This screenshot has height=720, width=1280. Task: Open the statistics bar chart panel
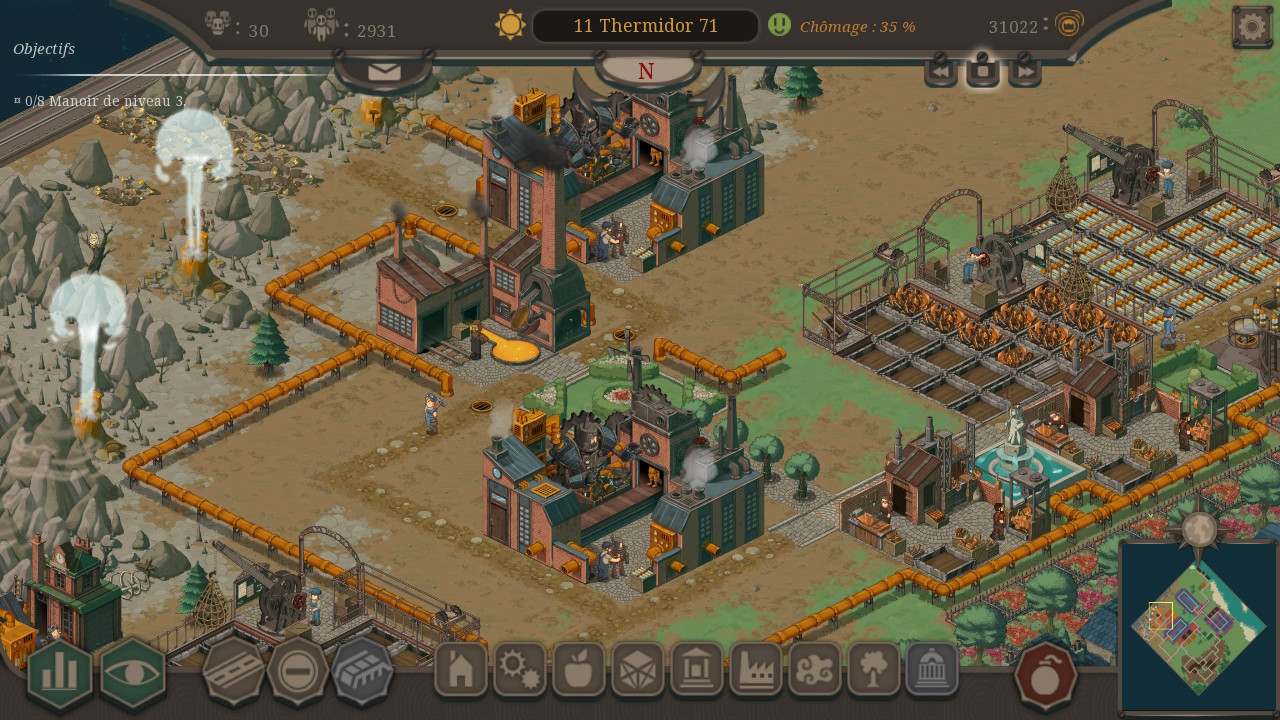pos(60,673)
